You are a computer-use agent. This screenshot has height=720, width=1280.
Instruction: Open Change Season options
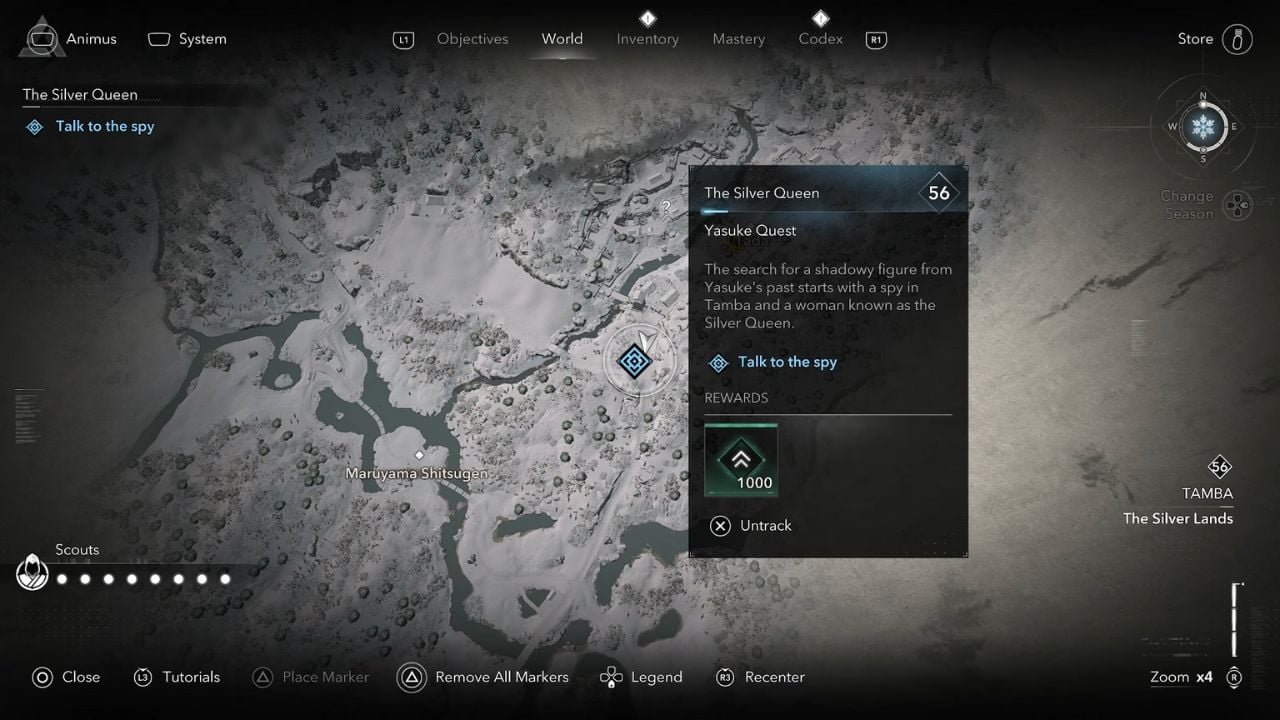(1238, 204)
